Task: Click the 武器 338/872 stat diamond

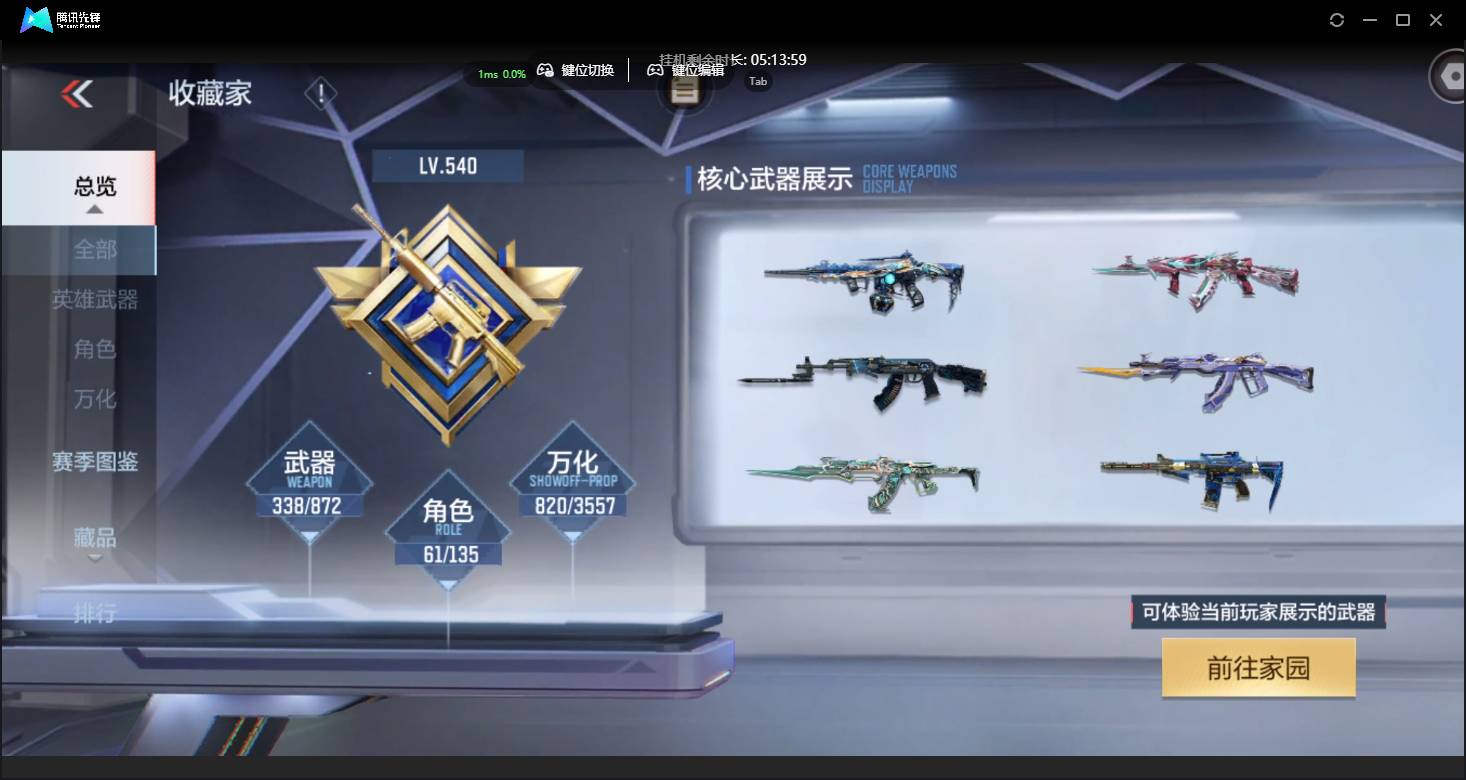Action: click(308, 483)
